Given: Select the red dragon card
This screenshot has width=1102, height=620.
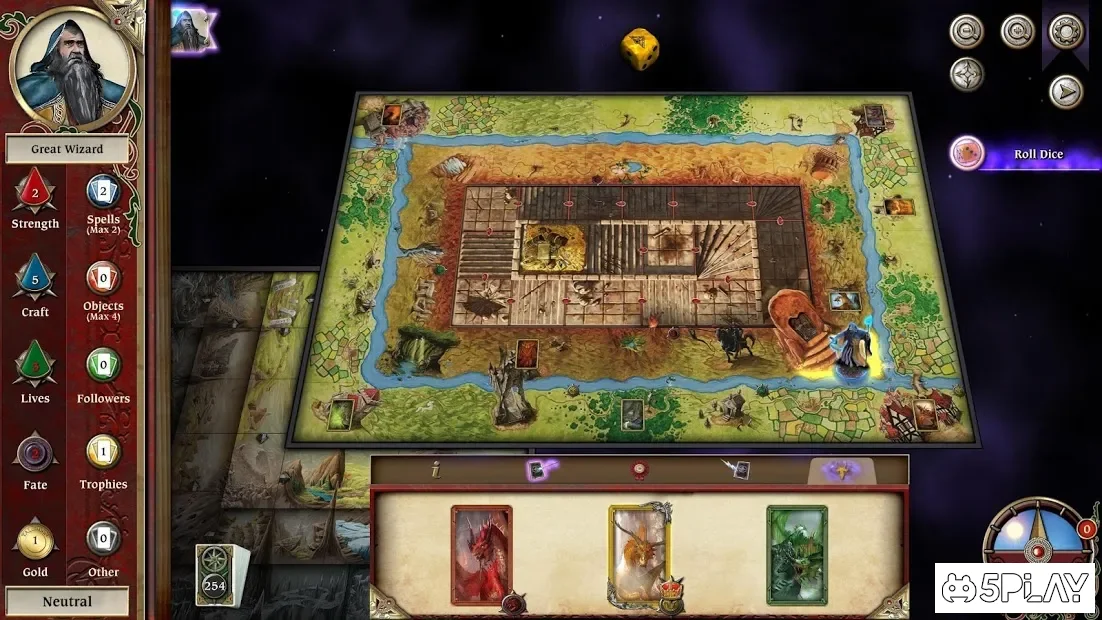Looking at the screenshot, I should click(481, 555).
